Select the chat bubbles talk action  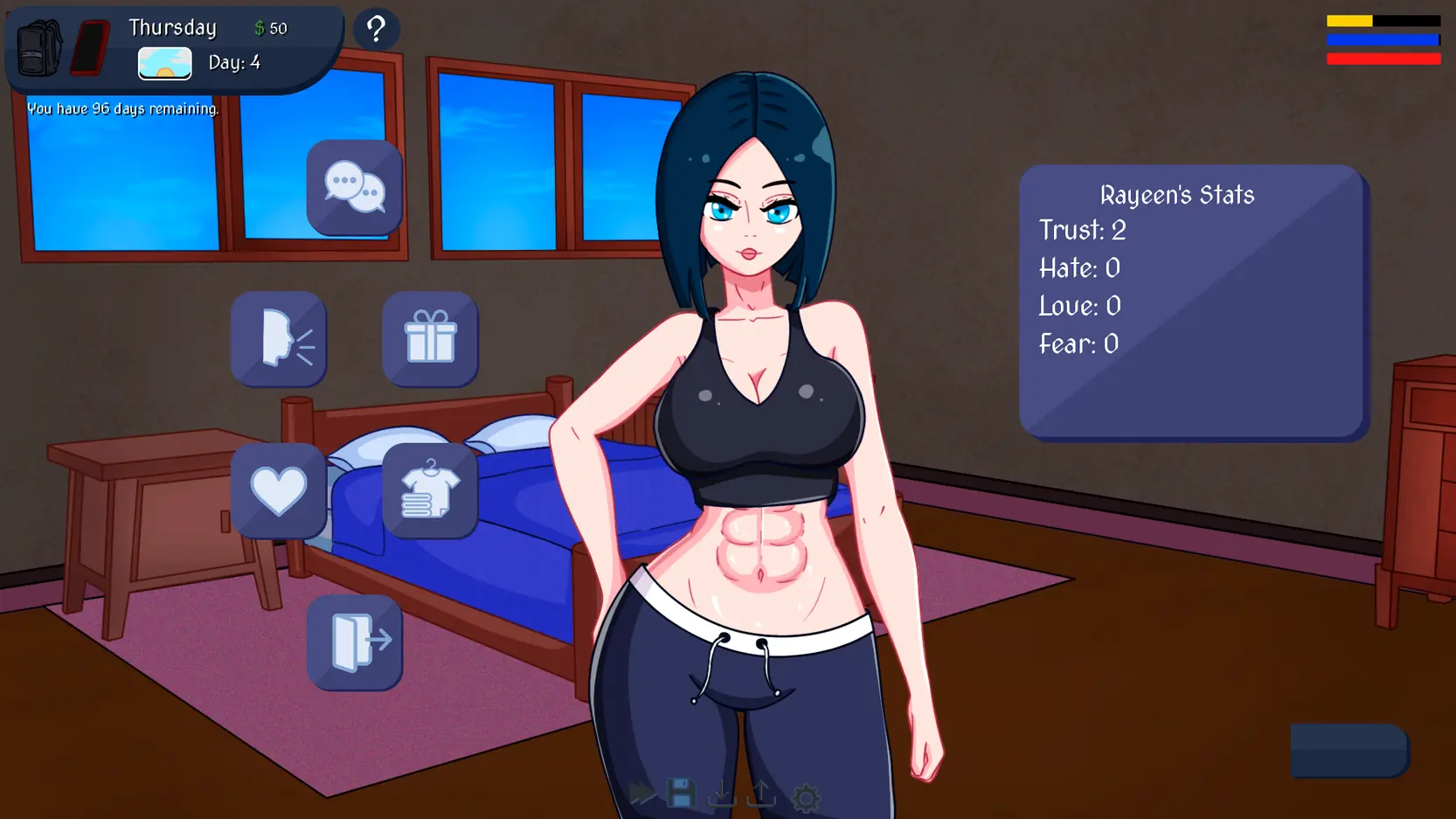354,187
